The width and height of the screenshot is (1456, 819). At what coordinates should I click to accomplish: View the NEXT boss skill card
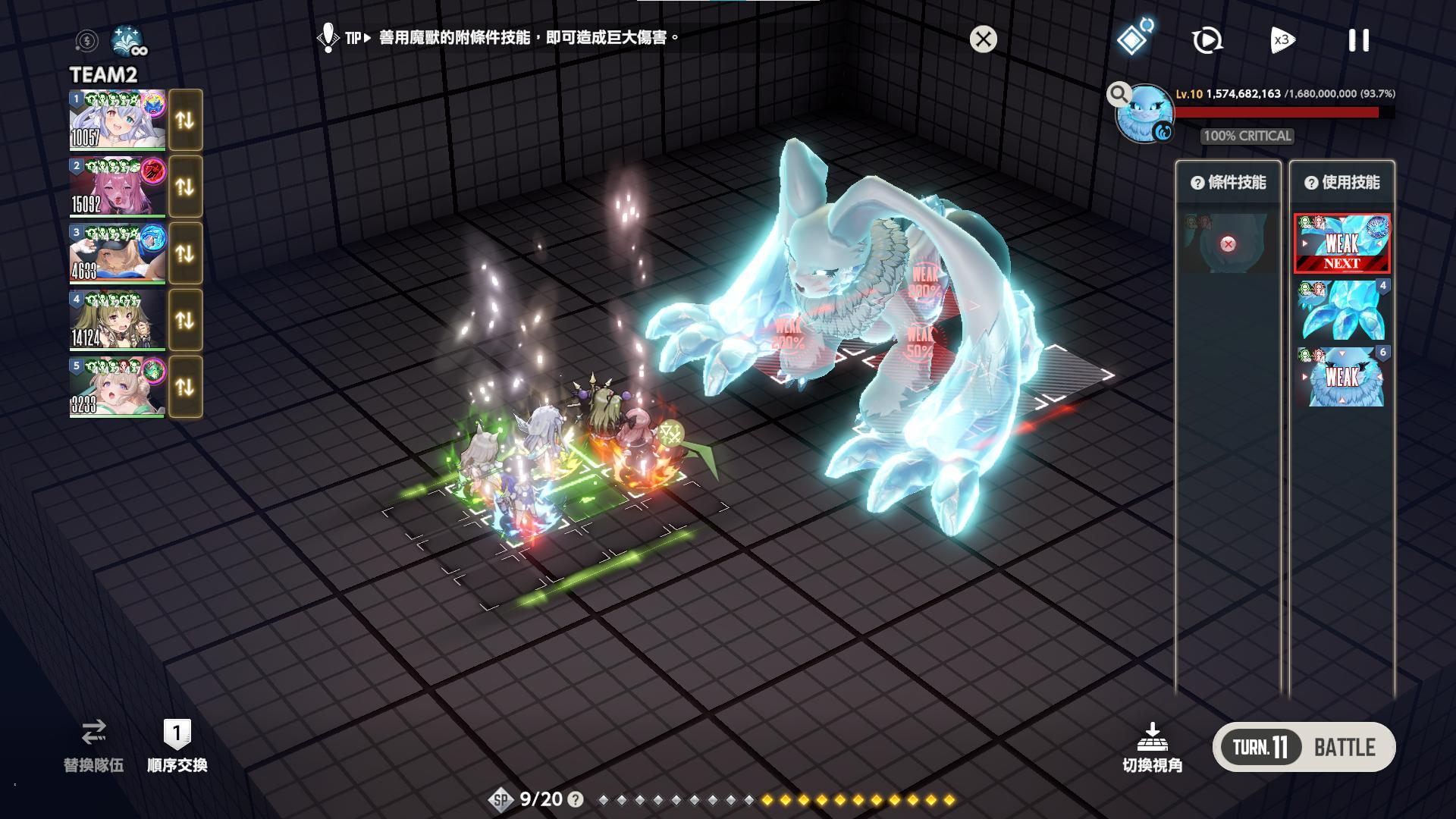(x=1341, y=243)
